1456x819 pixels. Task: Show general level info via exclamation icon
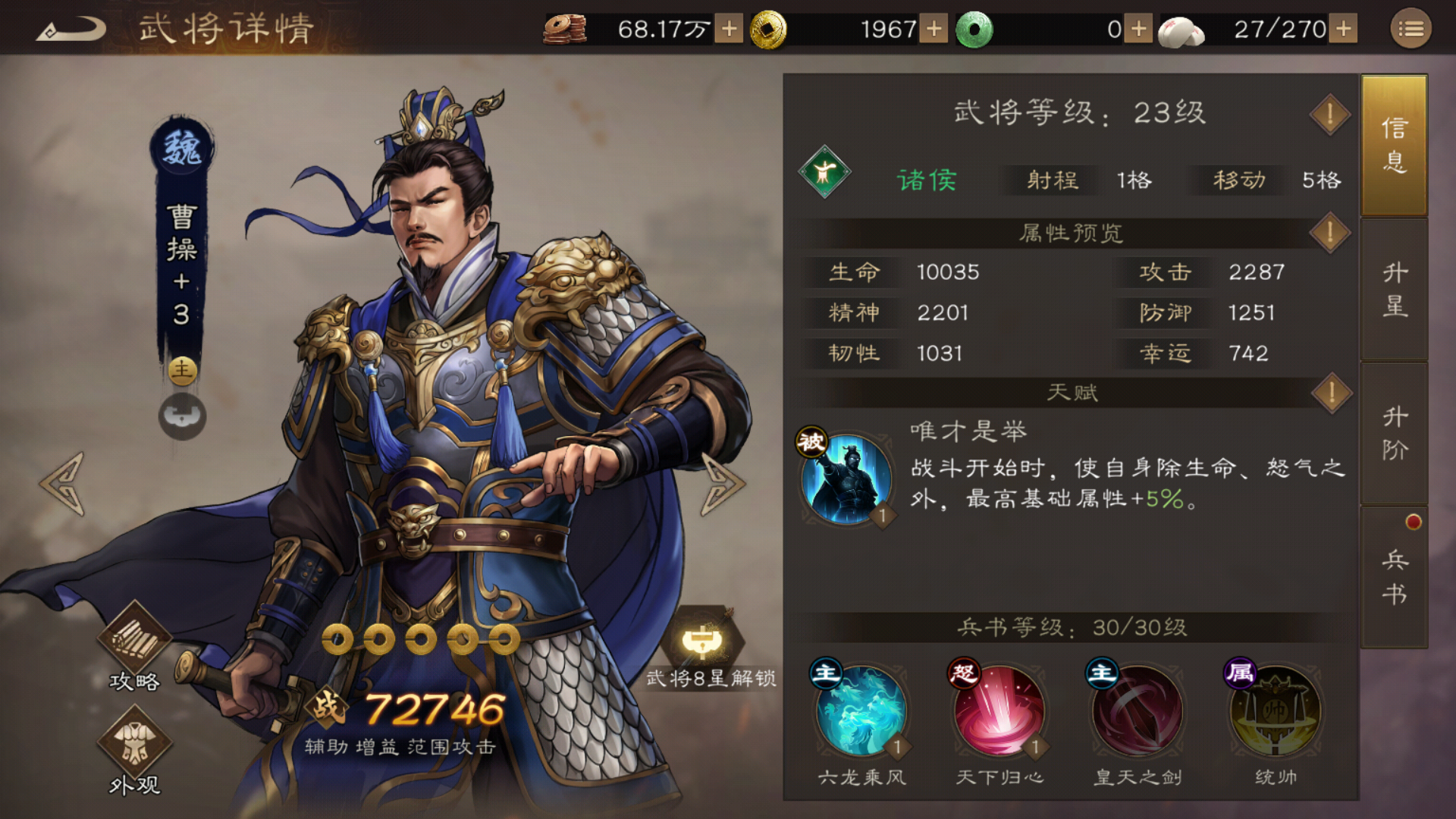1329,115
